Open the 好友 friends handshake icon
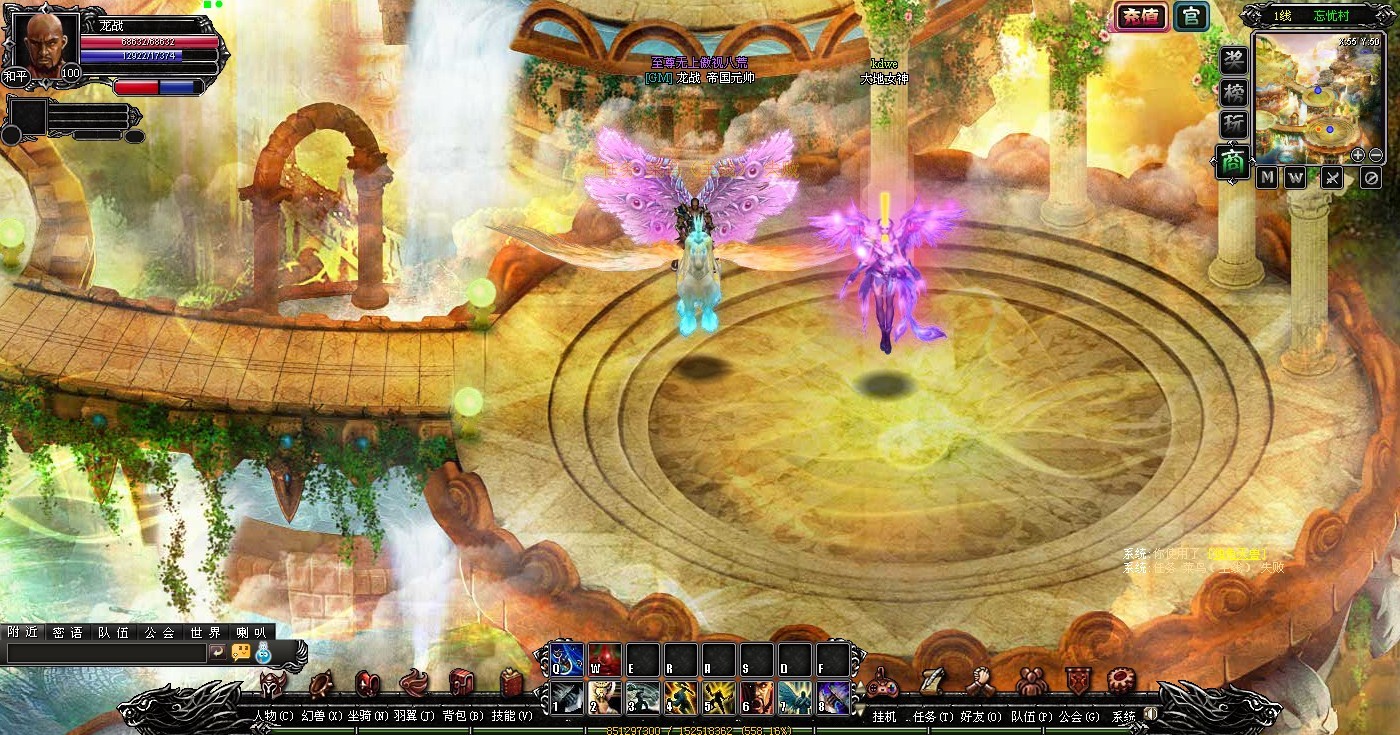 pos(980,682)
